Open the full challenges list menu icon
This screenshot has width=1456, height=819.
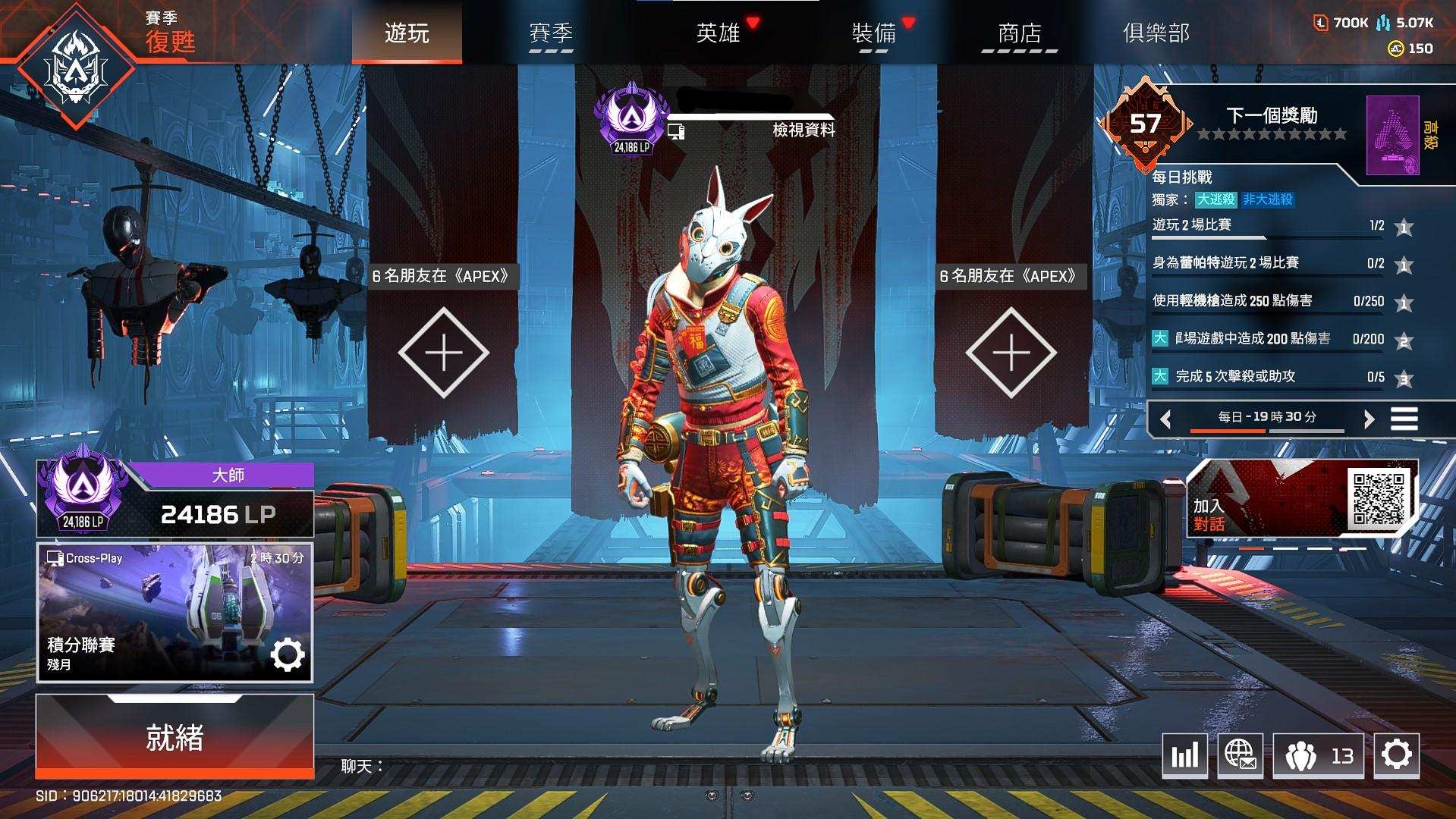(x=1404, y=419)
